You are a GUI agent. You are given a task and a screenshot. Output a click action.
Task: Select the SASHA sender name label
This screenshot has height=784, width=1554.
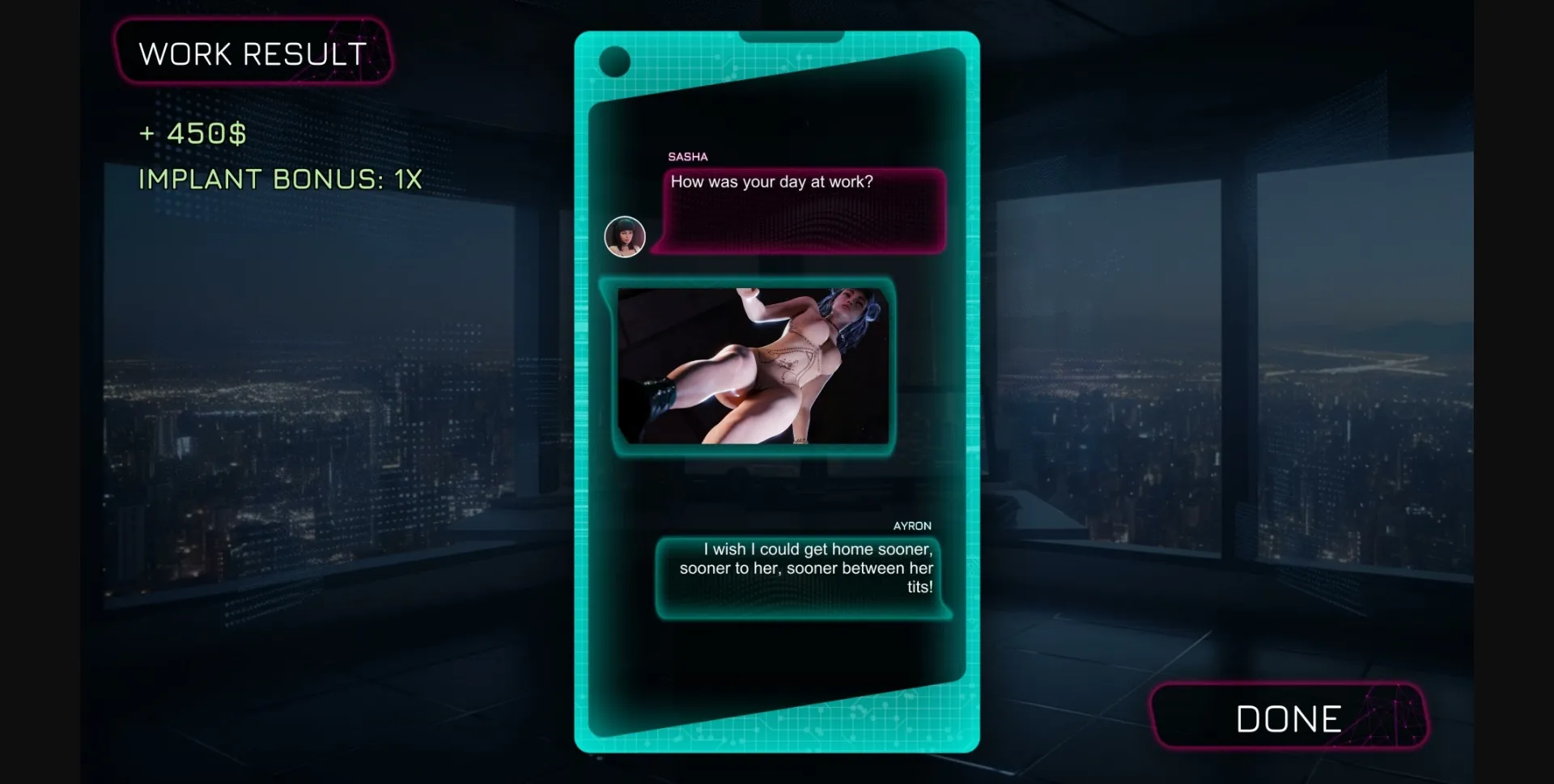pyautogui.click(x=688, y=156)
